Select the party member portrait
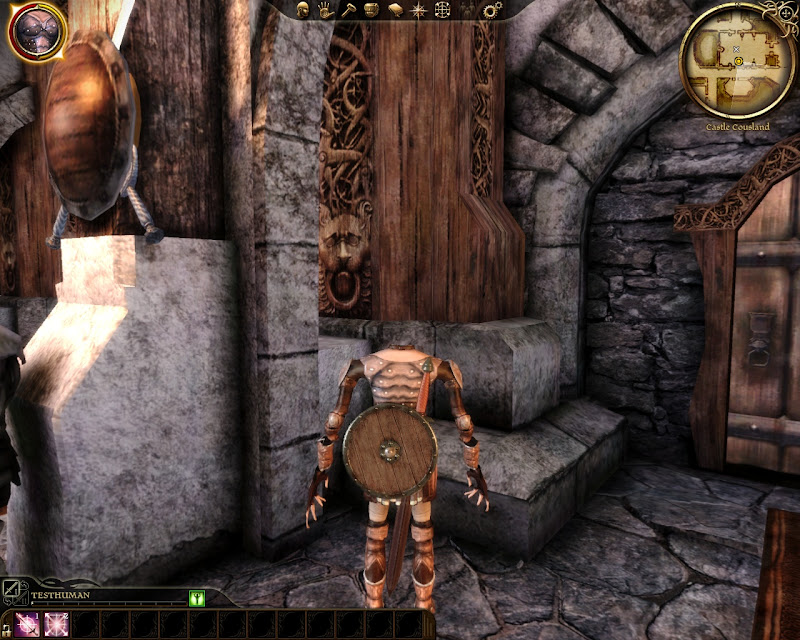 37,30
